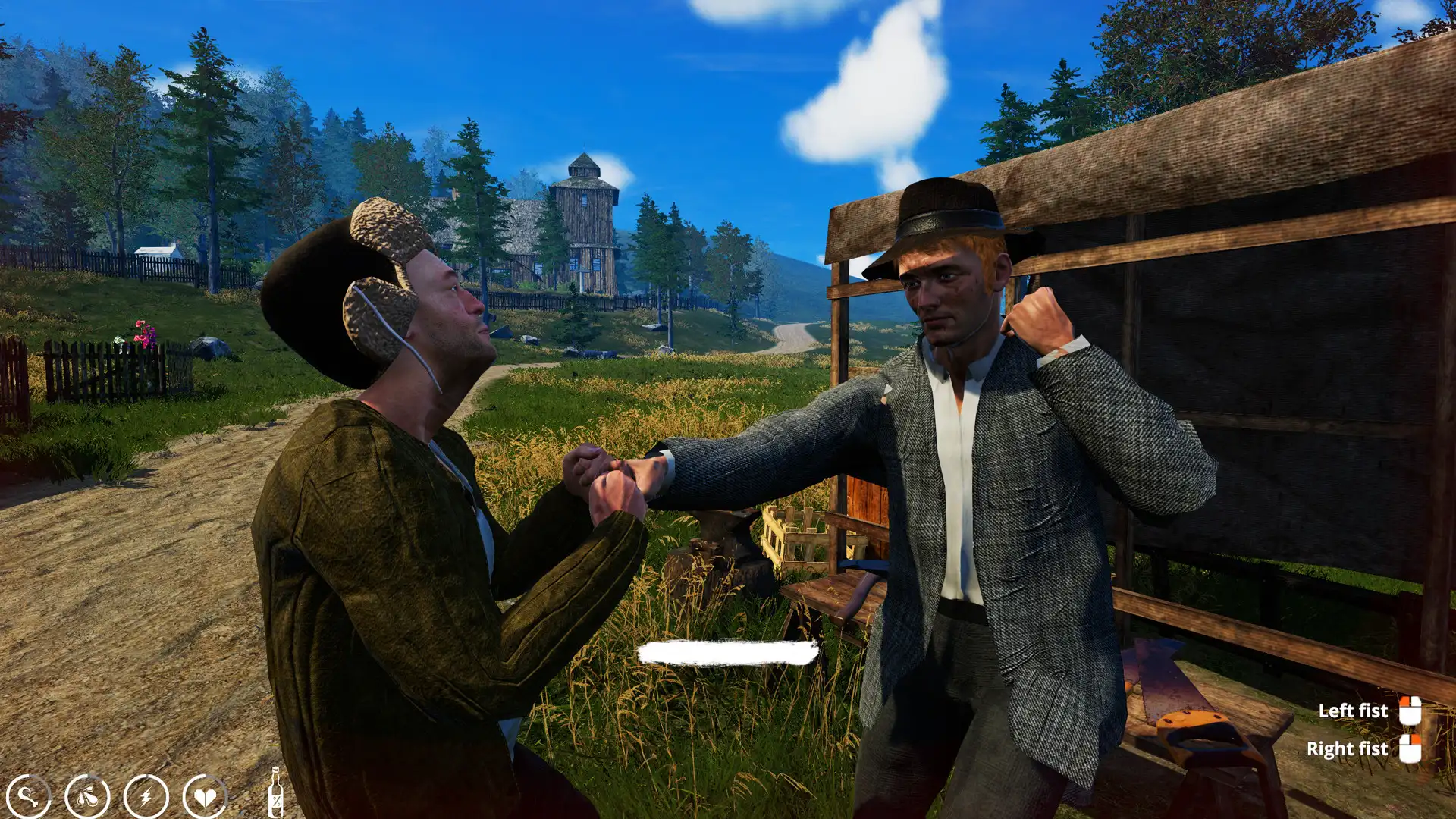Click the heart health stat icon
This screenshot has height=819, width=1456.
click(x=206, y=796)
